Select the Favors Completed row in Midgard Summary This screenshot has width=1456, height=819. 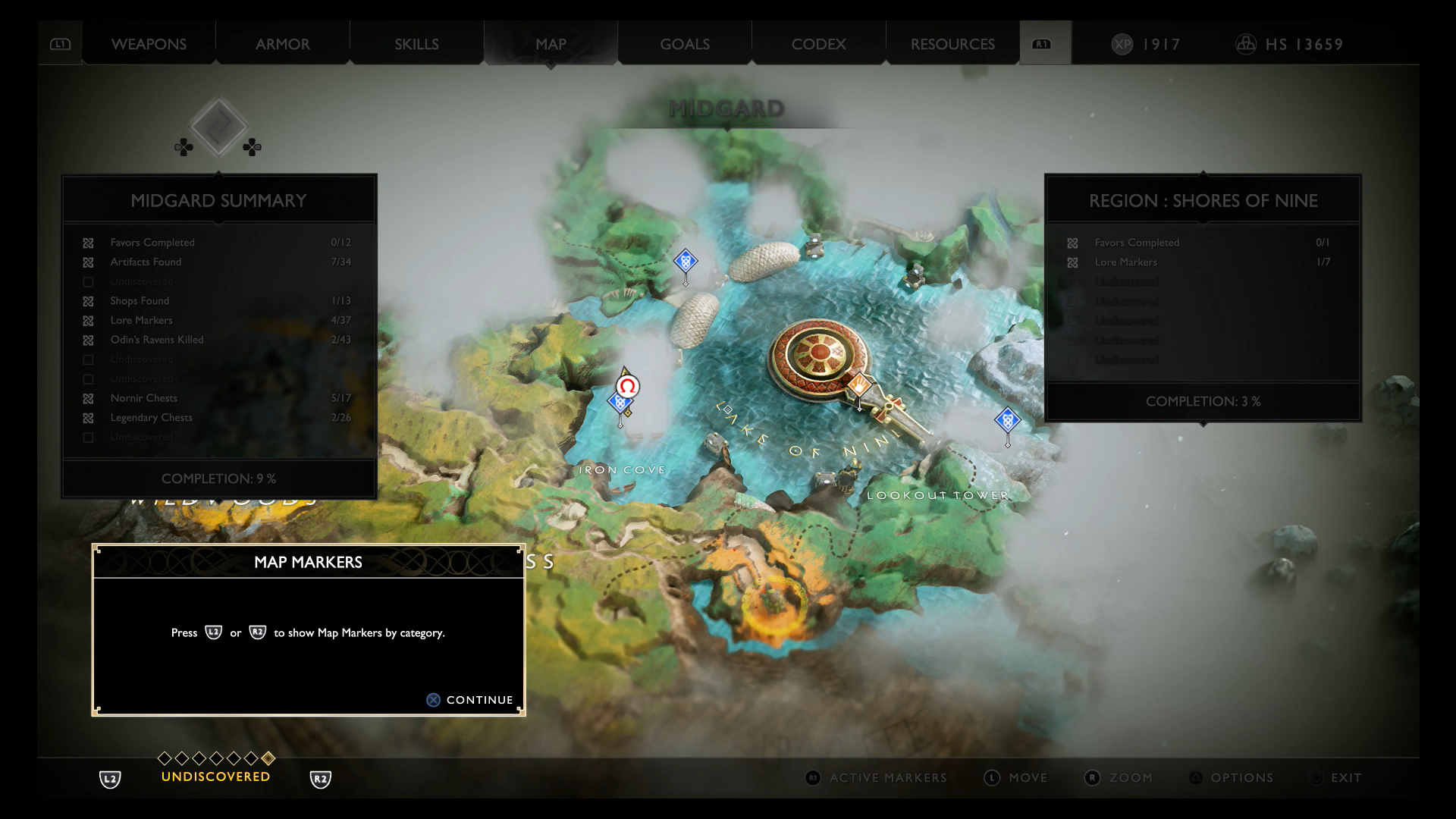click(218, 243)
